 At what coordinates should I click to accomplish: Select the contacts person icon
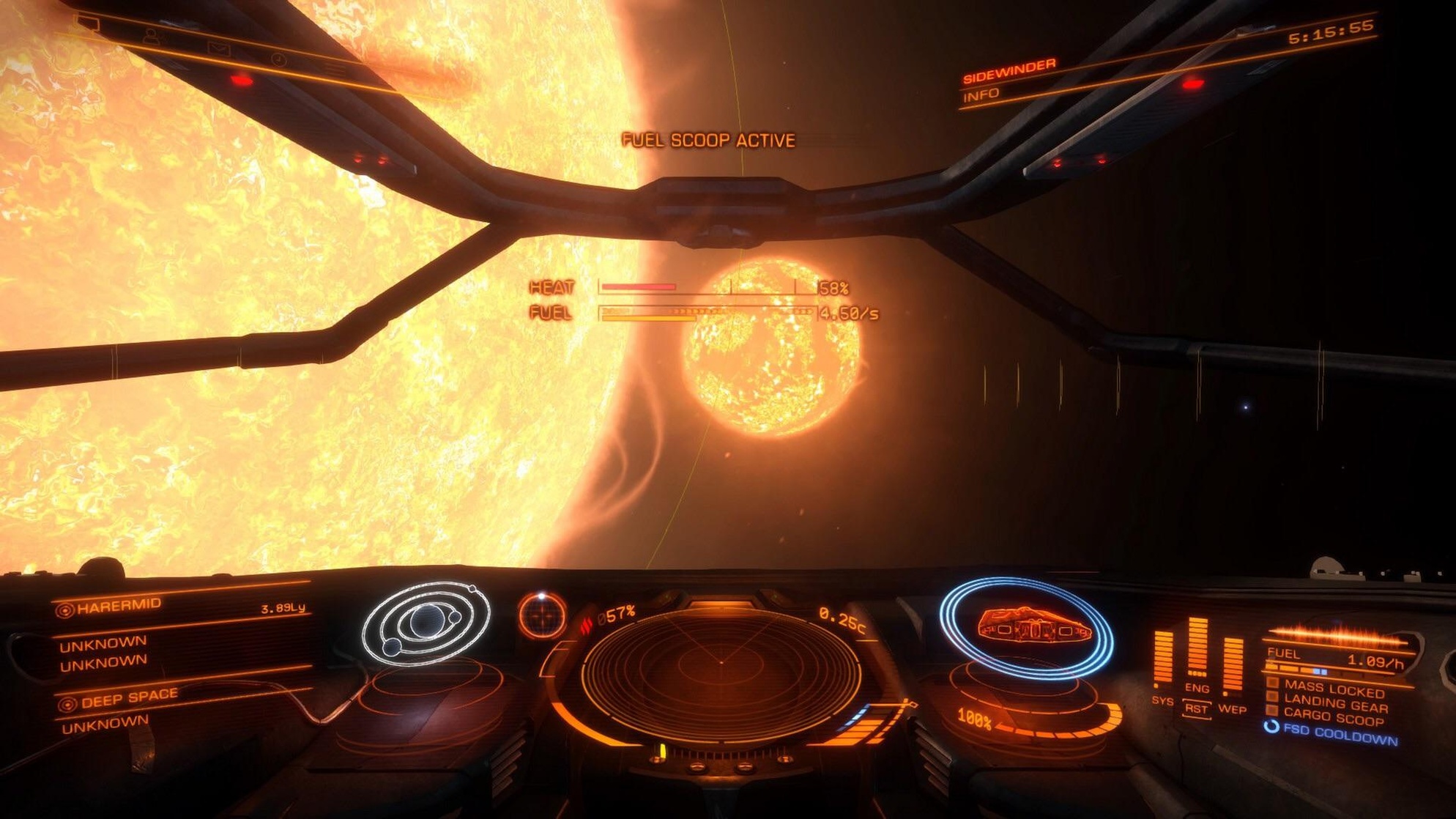[152, 37]
